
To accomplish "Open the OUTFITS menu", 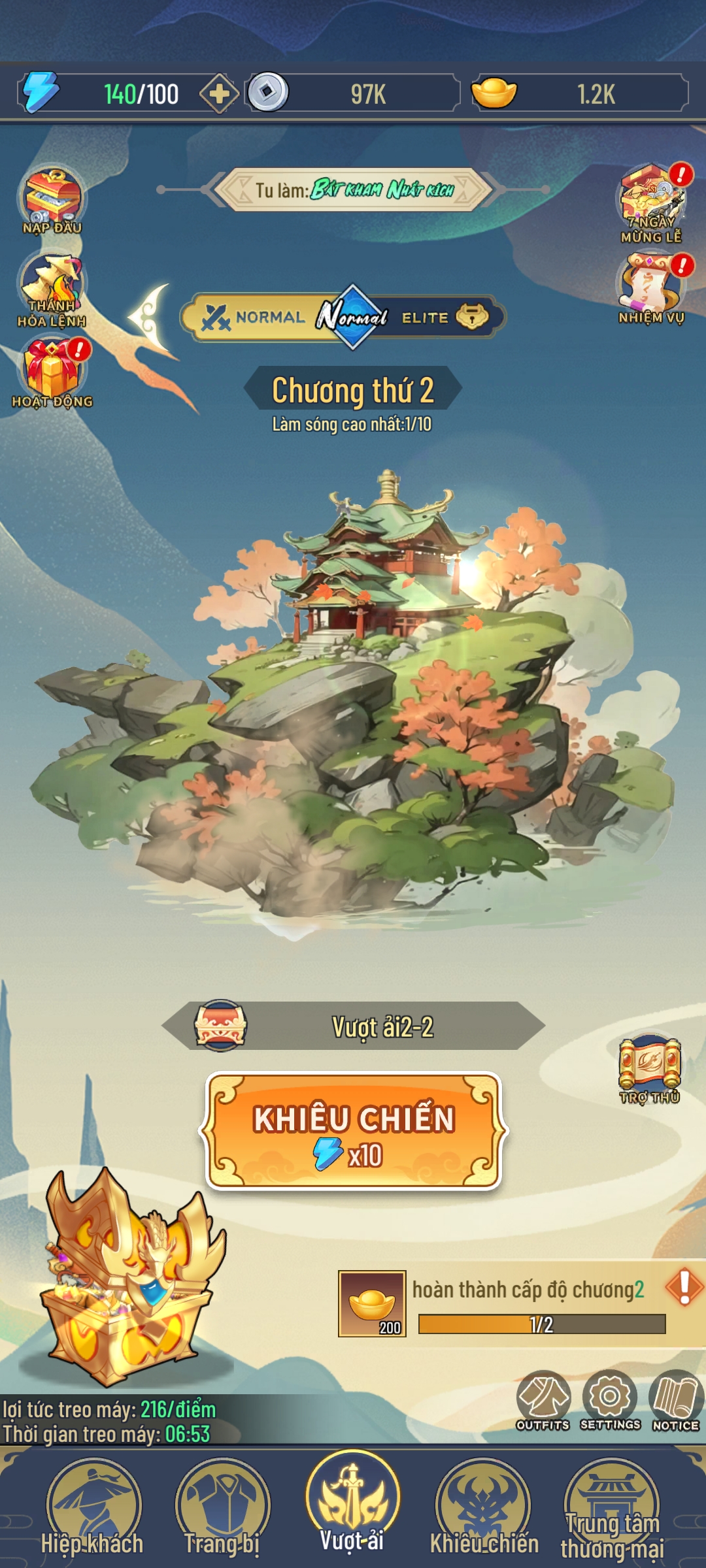I will pos(543,1400).
